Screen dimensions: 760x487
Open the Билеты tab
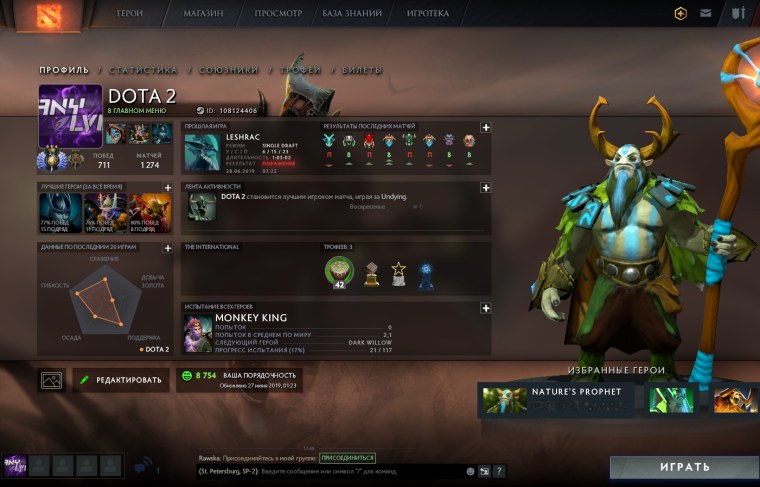point(361,70)
